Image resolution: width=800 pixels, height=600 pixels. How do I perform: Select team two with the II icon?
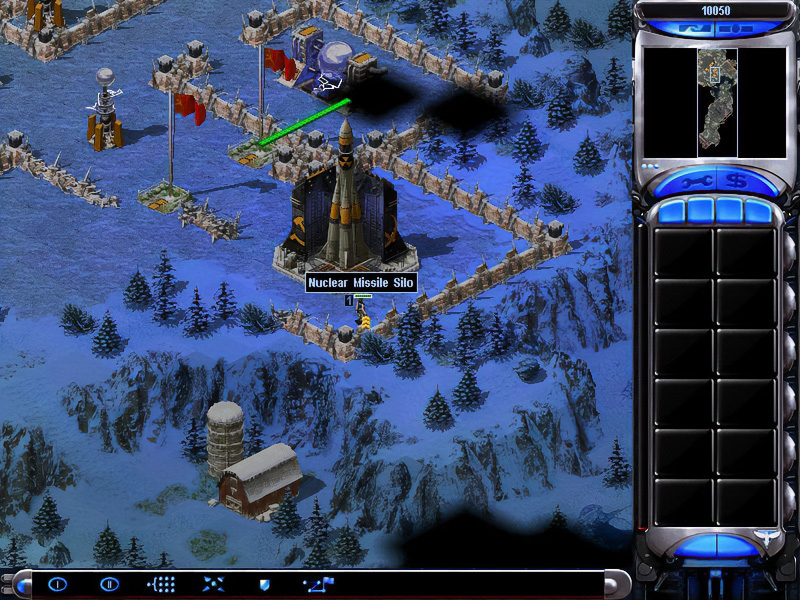pos(108,584)
